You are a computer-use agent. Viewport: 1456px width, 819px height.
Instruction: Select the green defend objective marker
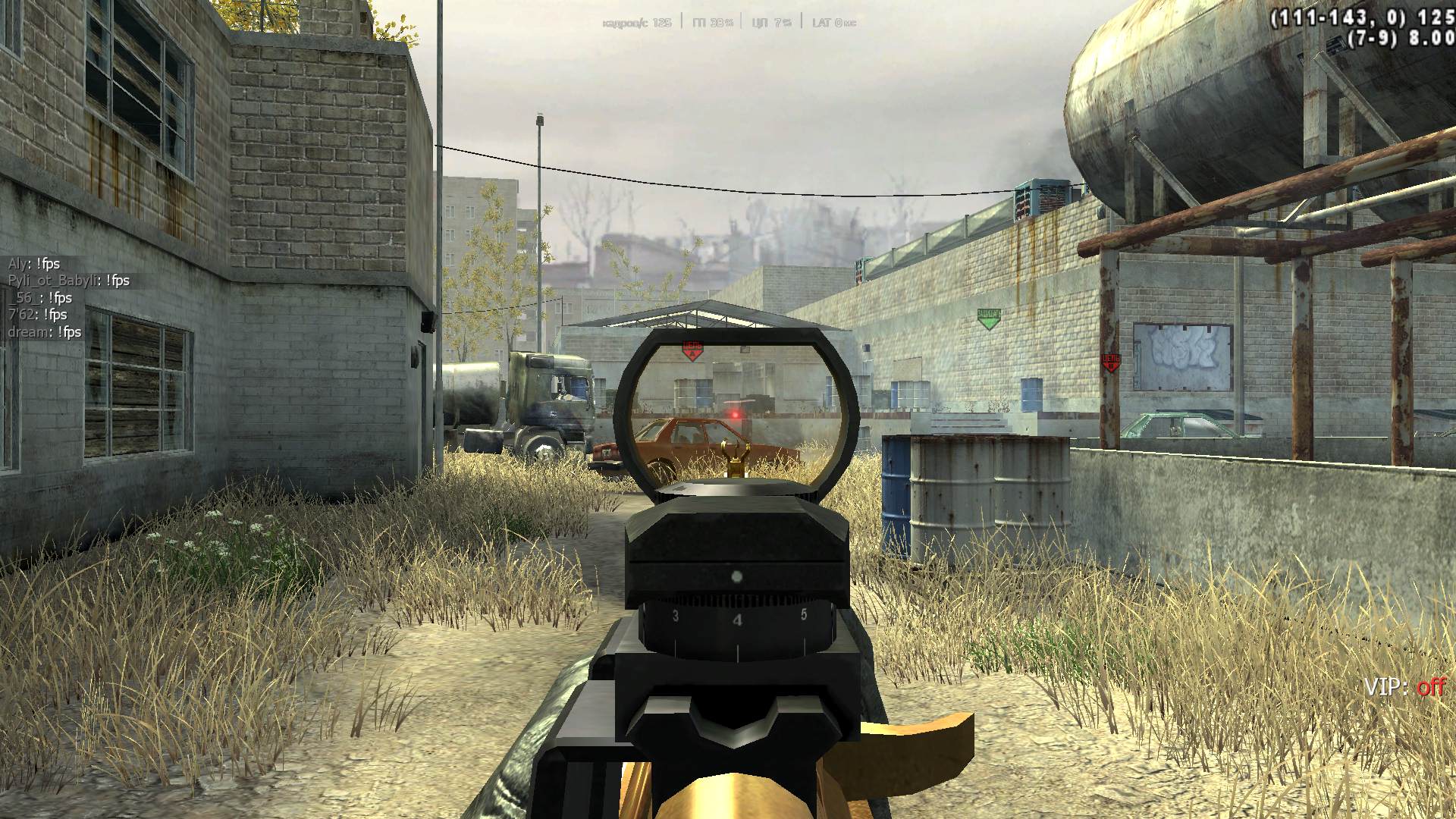point(988,318)
